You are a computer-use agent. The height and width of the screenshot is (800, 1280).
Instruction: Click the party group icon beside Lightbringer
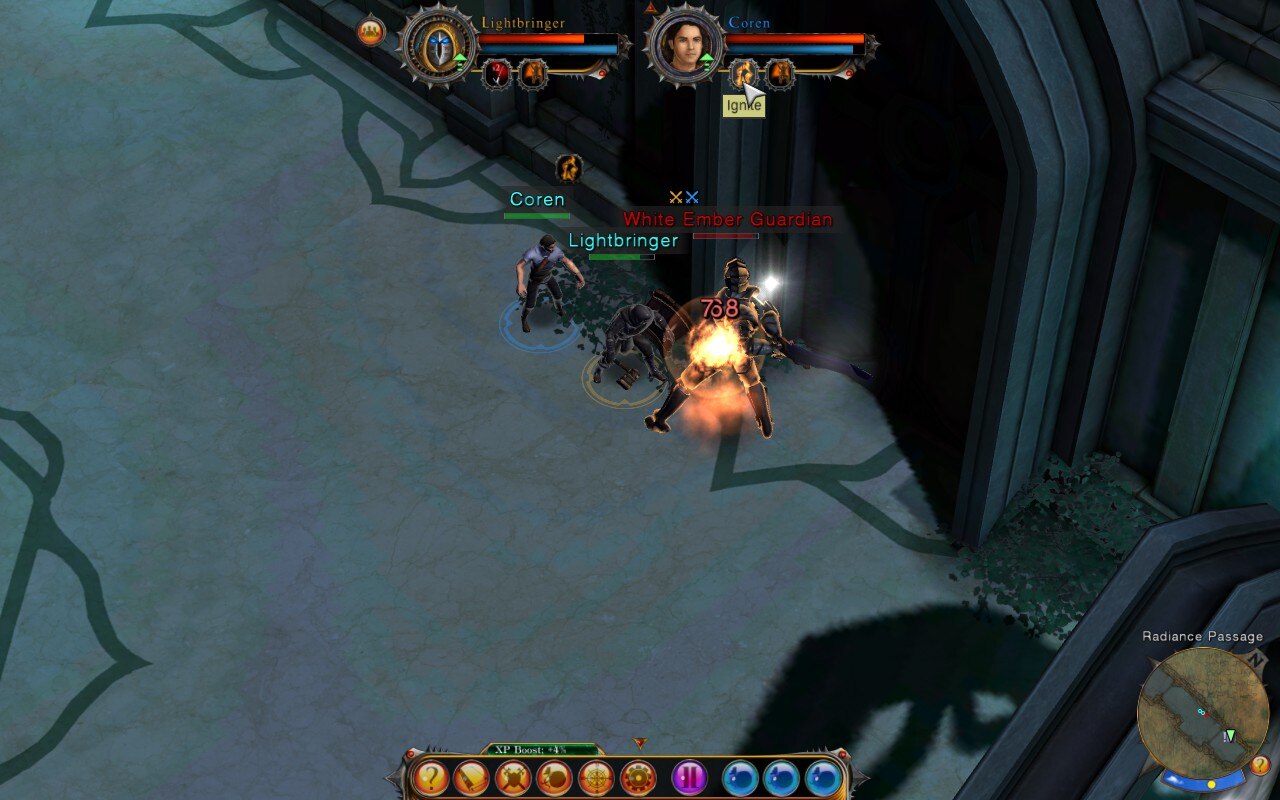pyautogui.click(x=371, y=31)
